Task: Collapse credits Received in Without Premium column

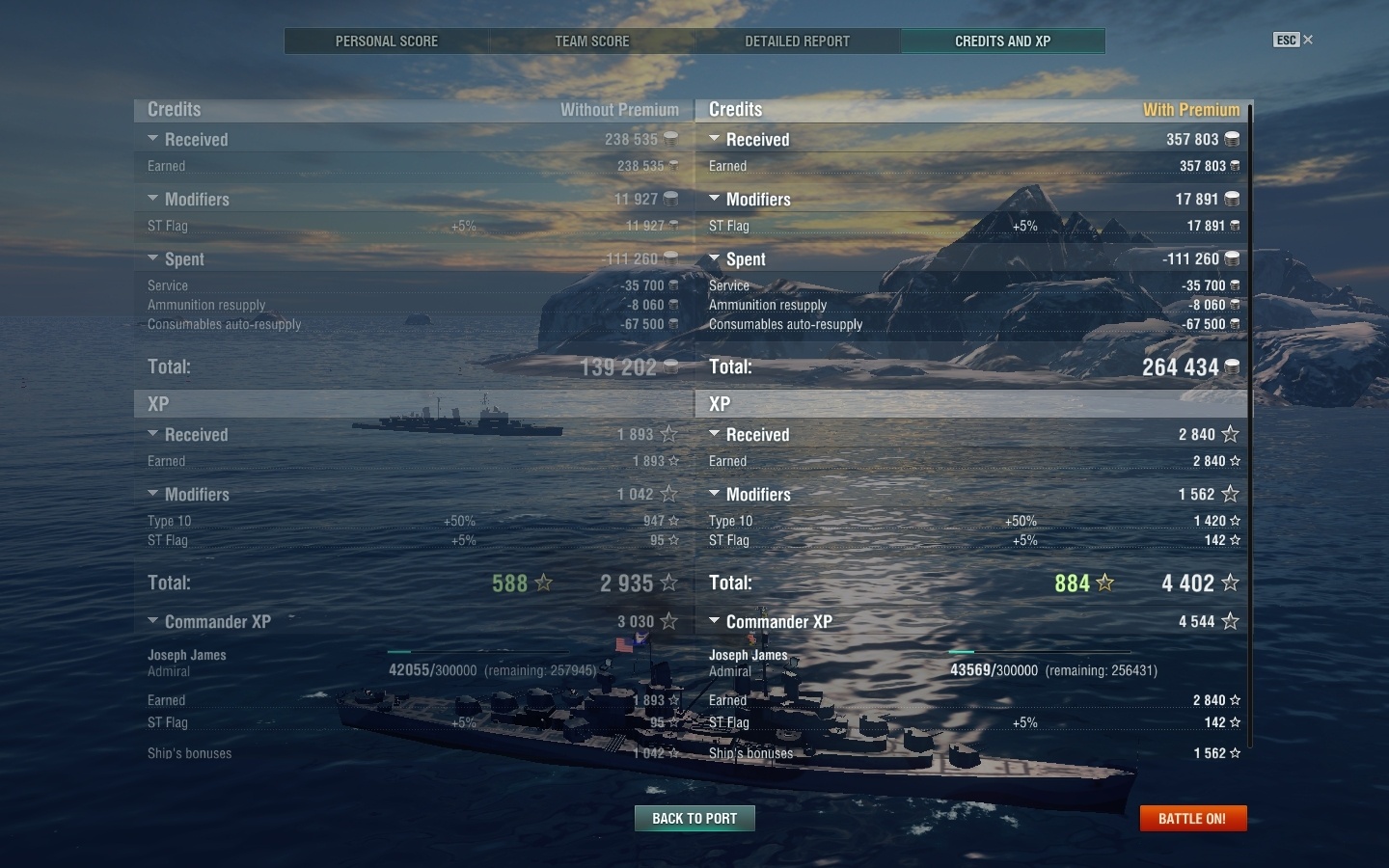Action: coord(153,139)
